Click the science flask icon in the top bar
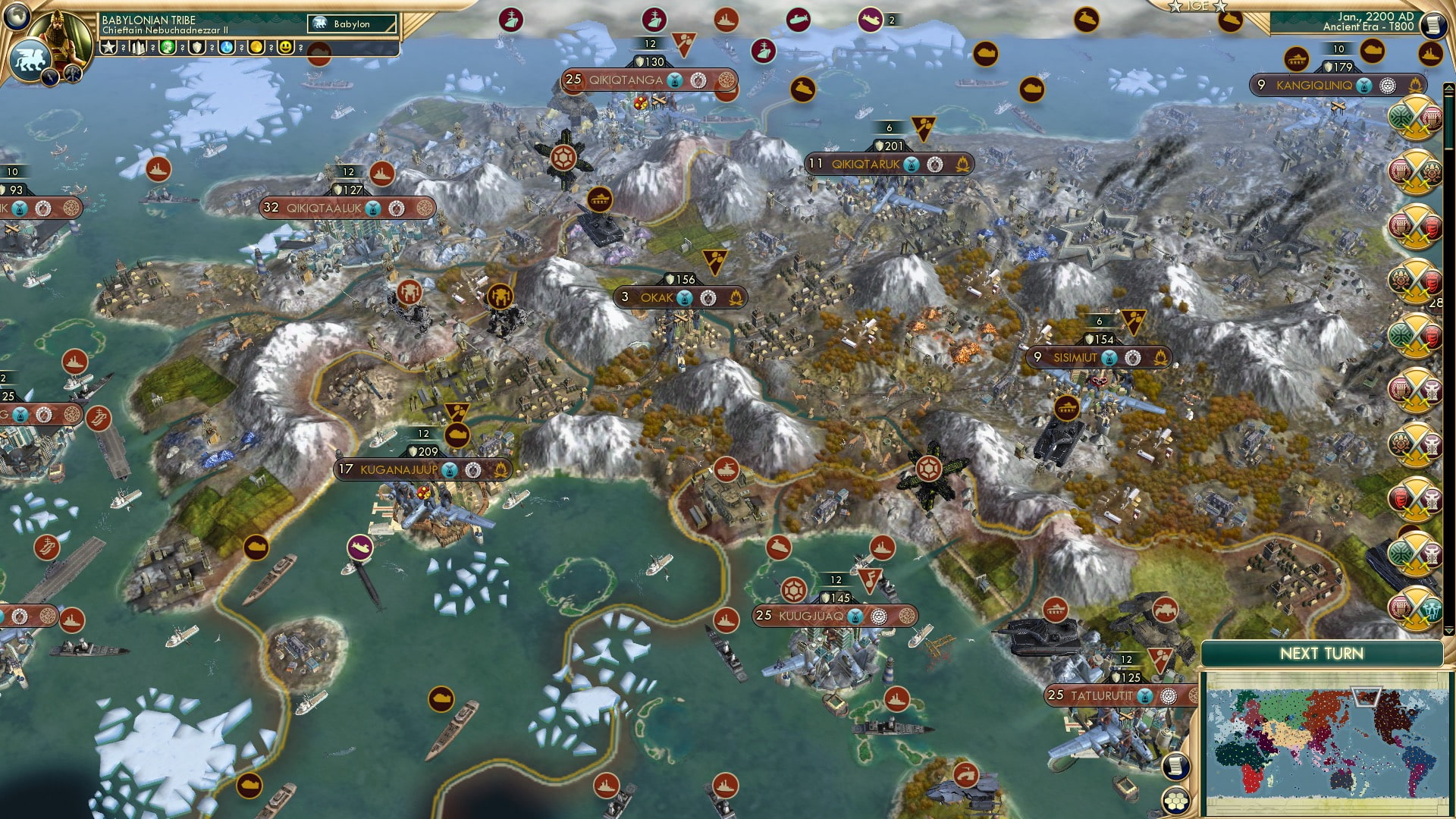The image size is (1456, 819). tap(225, 48)
